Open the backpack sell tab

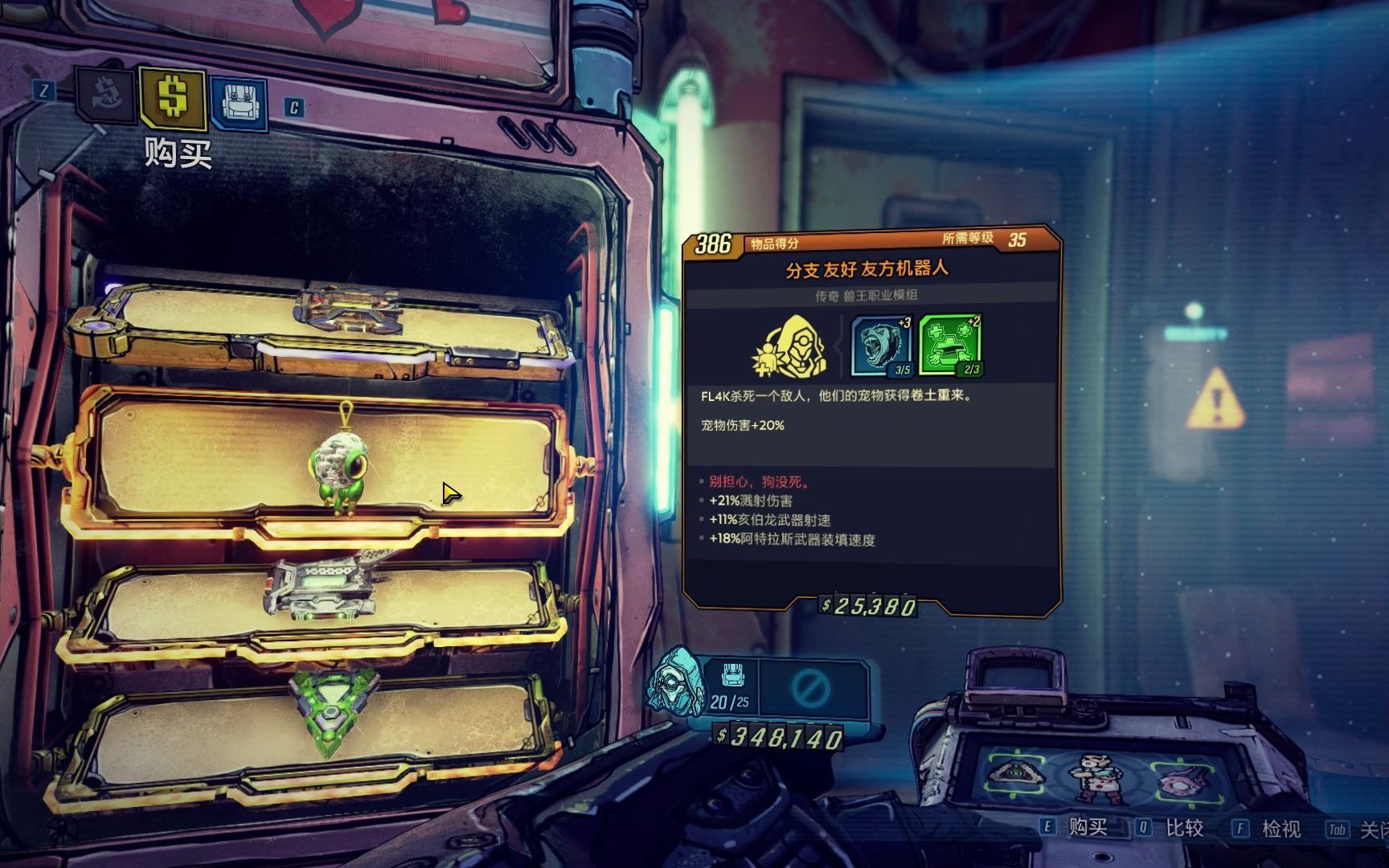(239, 102)
